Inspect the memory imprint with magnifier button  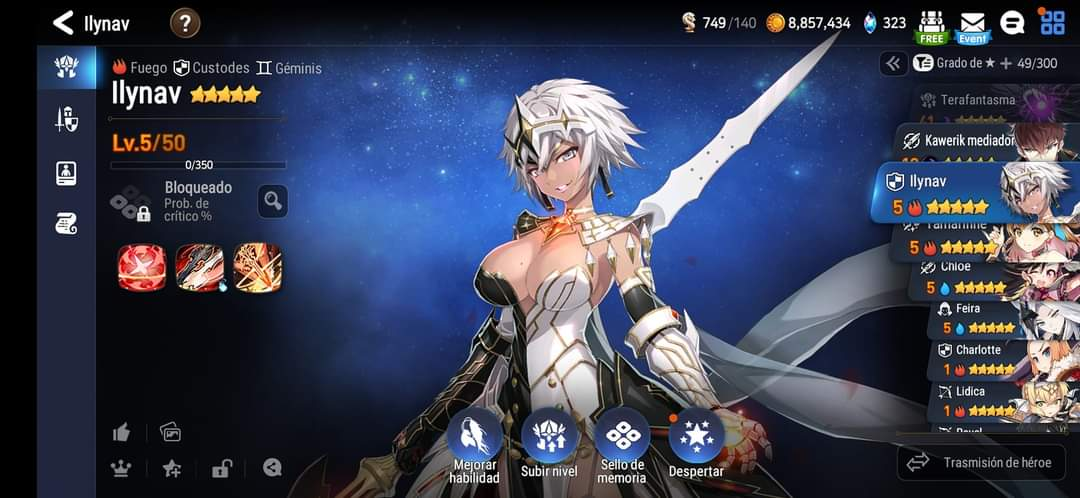pos(273,201)
